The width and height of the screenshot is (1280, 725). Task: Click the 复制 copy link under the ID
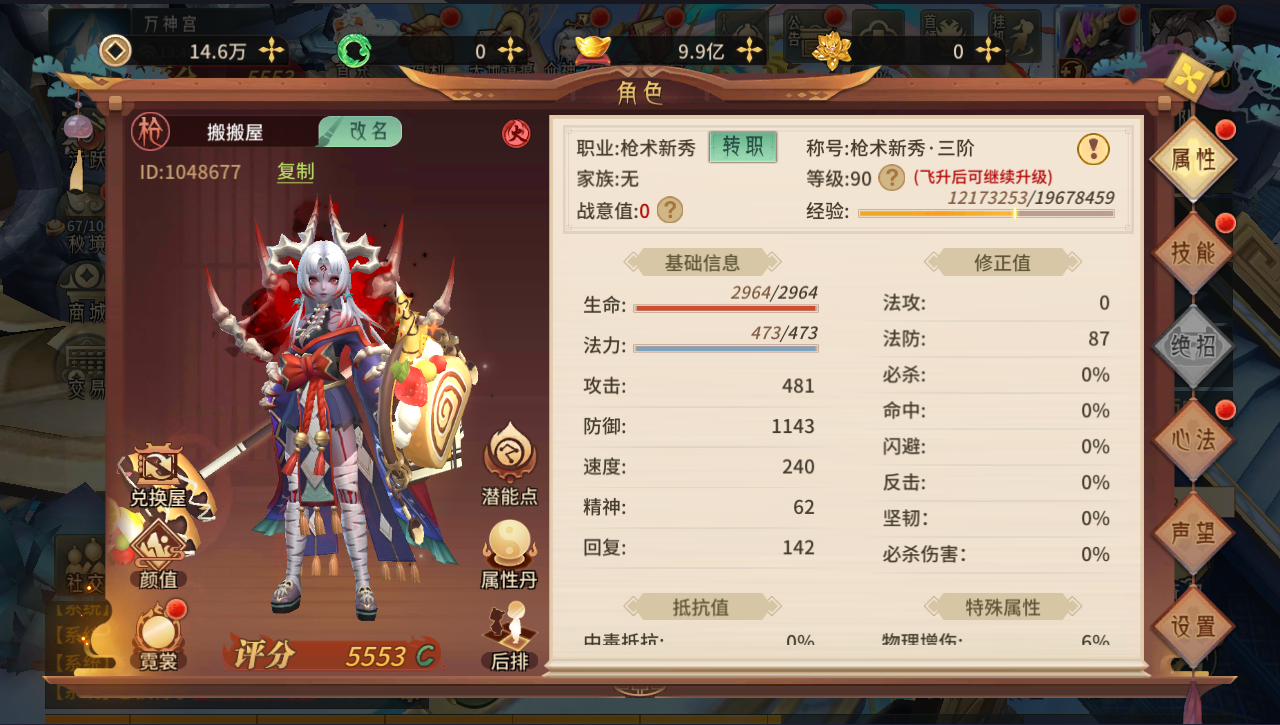click(295, 172)
